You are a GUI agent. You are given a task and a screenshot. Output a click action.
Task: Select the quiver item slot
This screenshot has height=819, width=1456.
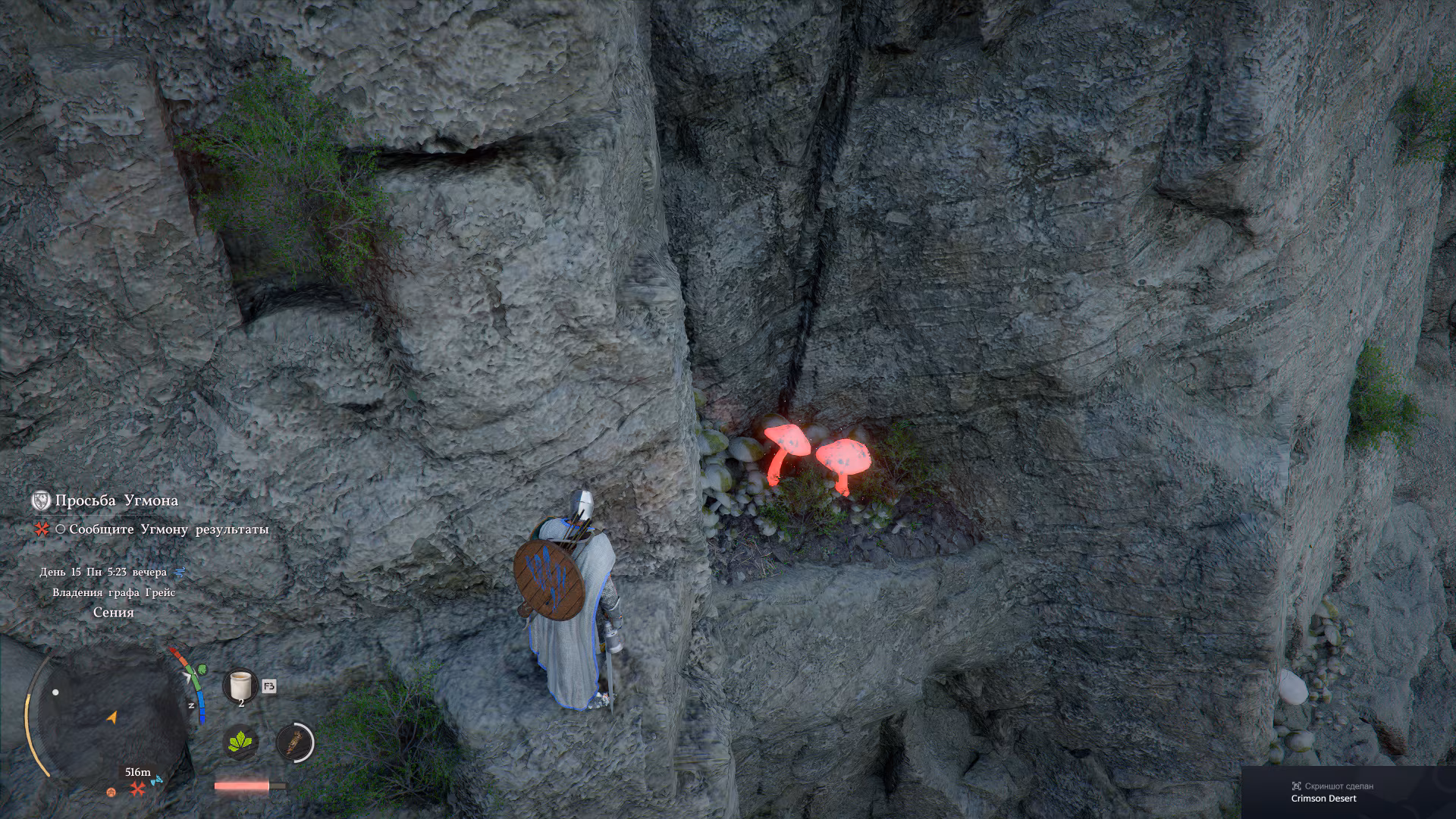point(295,742)
